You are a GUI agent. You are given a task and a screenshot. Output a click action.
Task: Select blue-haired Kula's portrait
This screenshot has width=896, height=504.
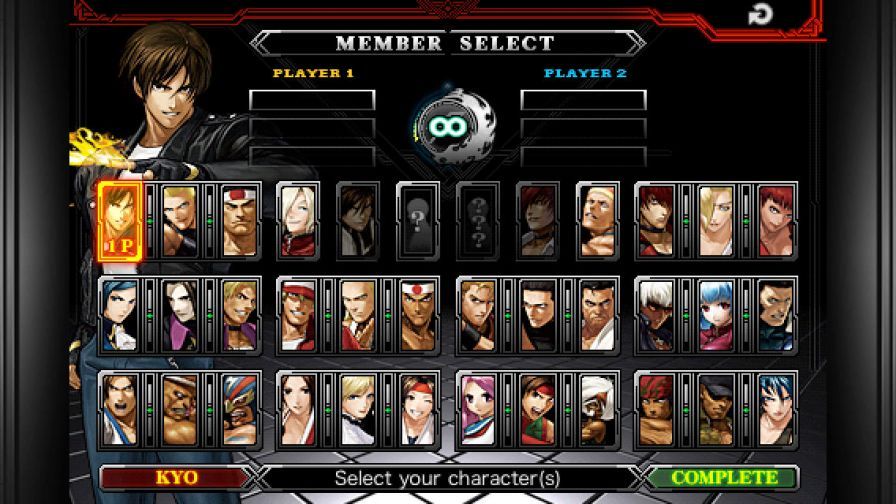(716, 314)
